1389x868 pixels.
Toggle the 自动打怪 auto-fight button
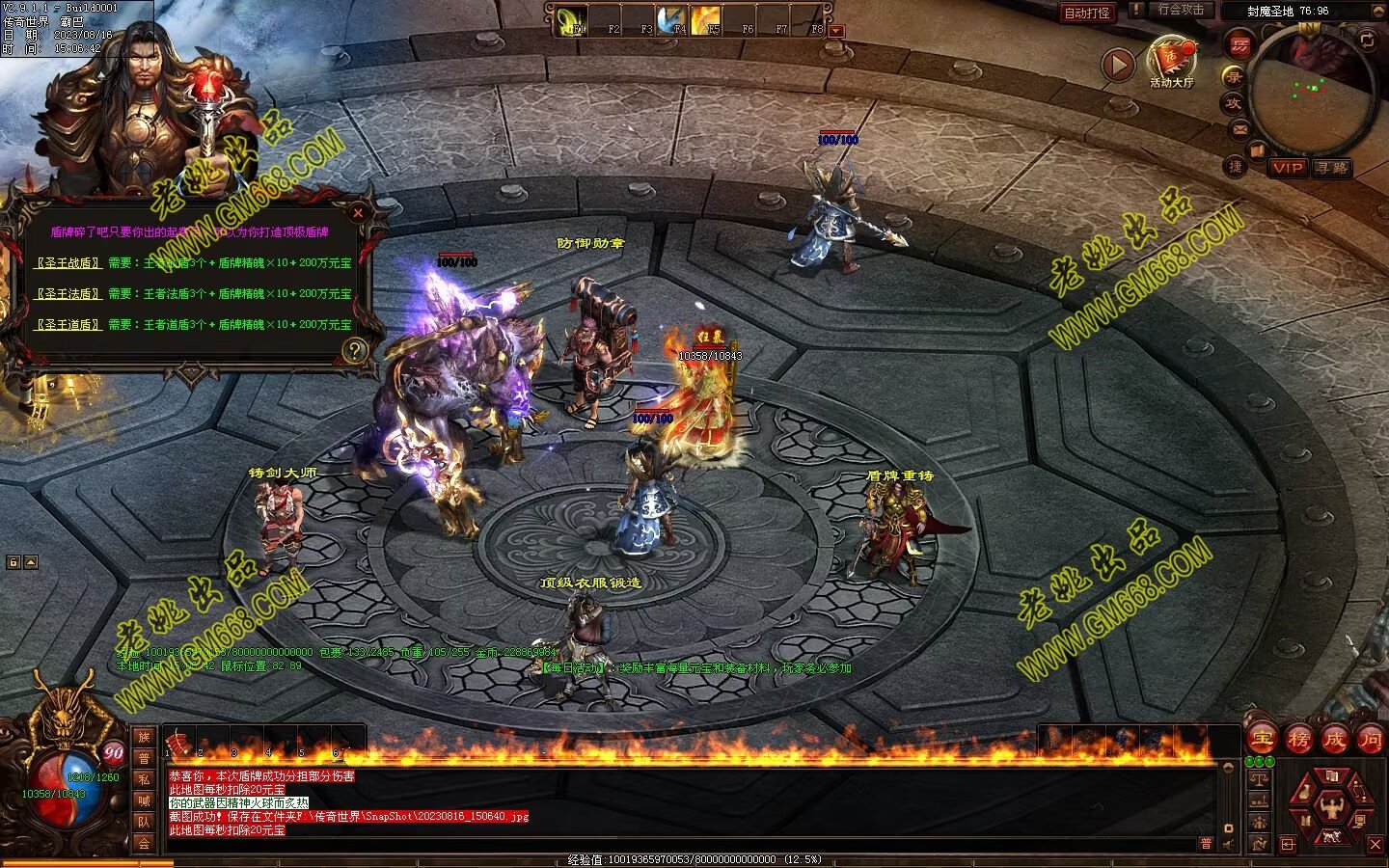(1087, 13)
